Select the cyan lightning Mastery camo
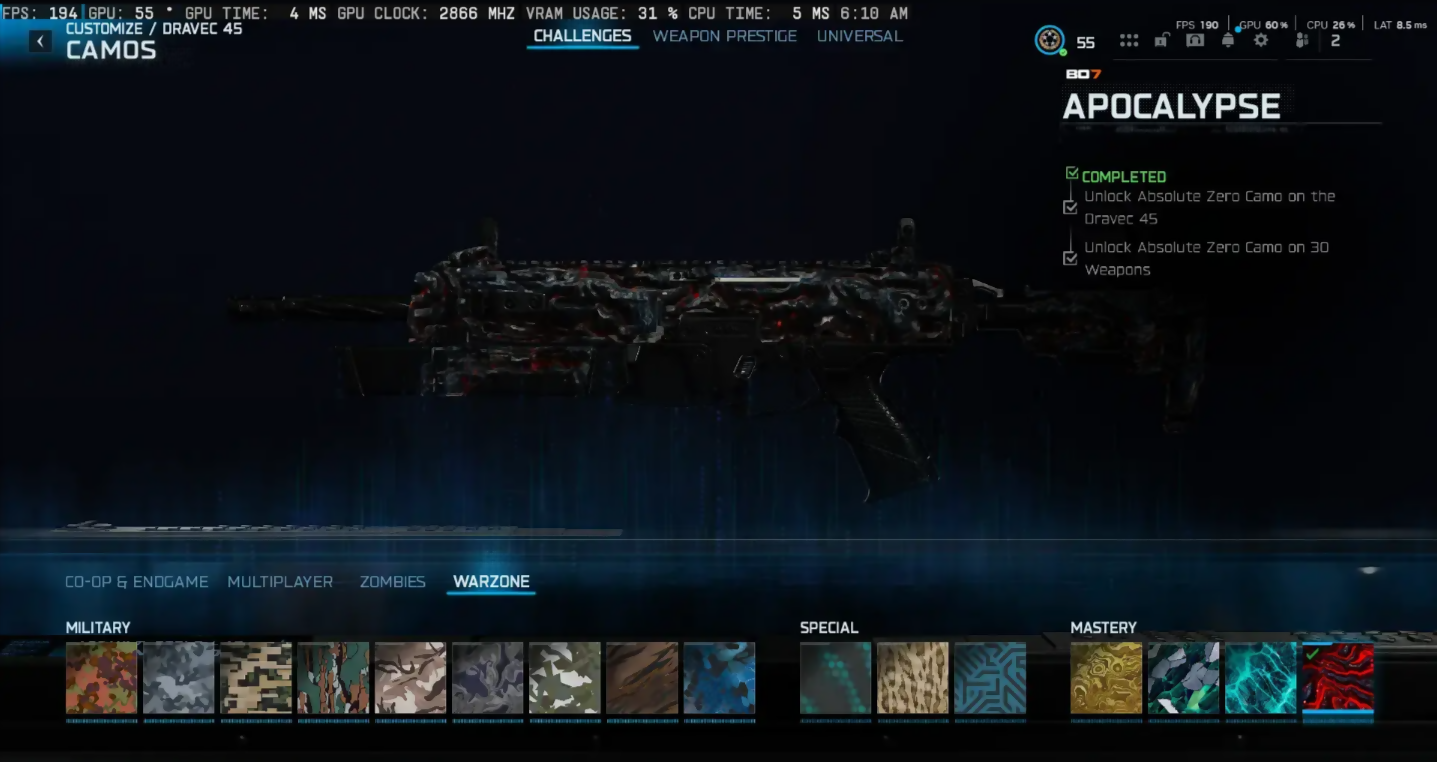1437x762 pixels. [x=1260, y=678]
